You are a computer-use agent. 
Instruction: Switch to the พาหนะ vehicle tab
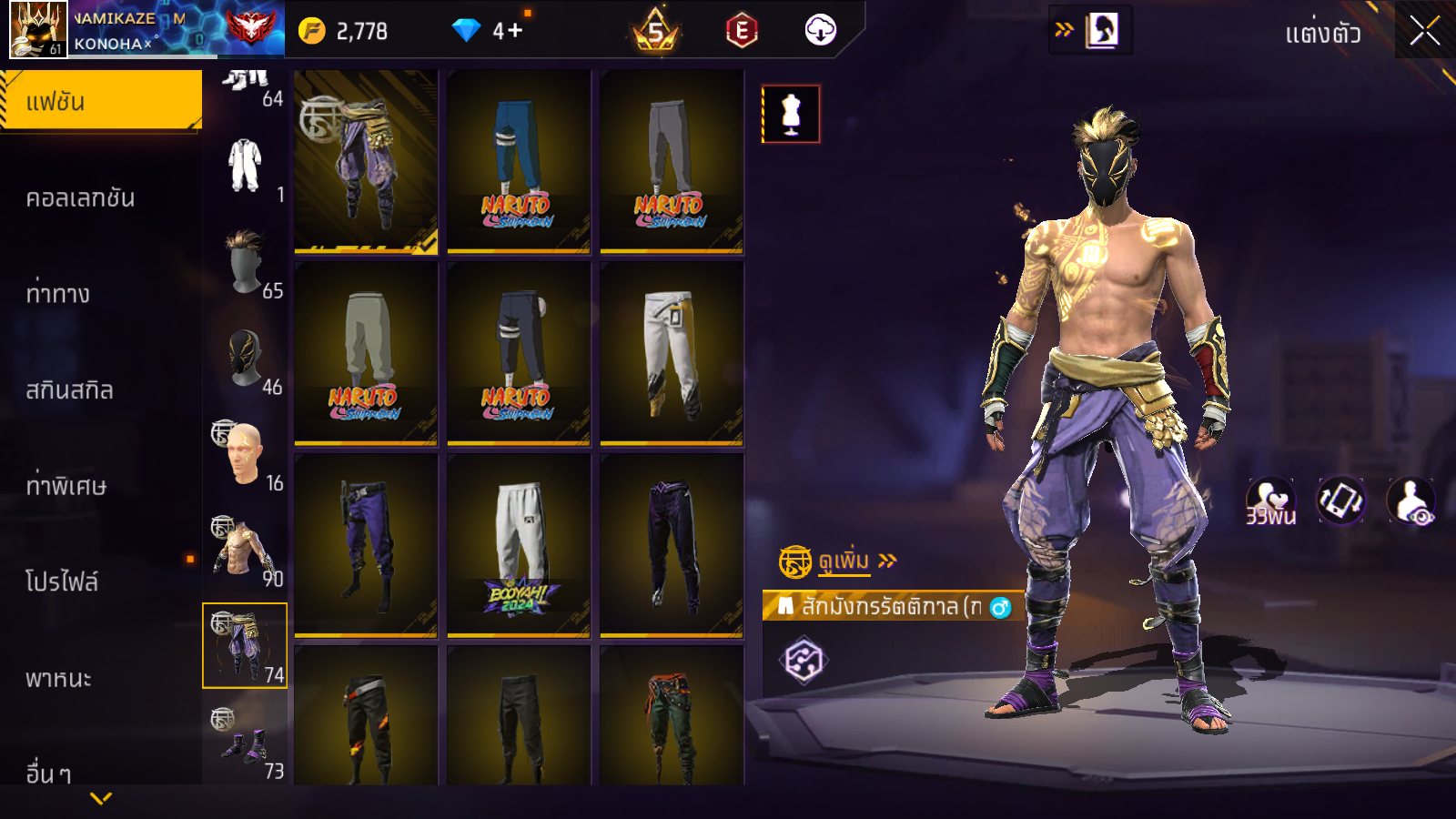pyautogui.click(x=59, y=678)
